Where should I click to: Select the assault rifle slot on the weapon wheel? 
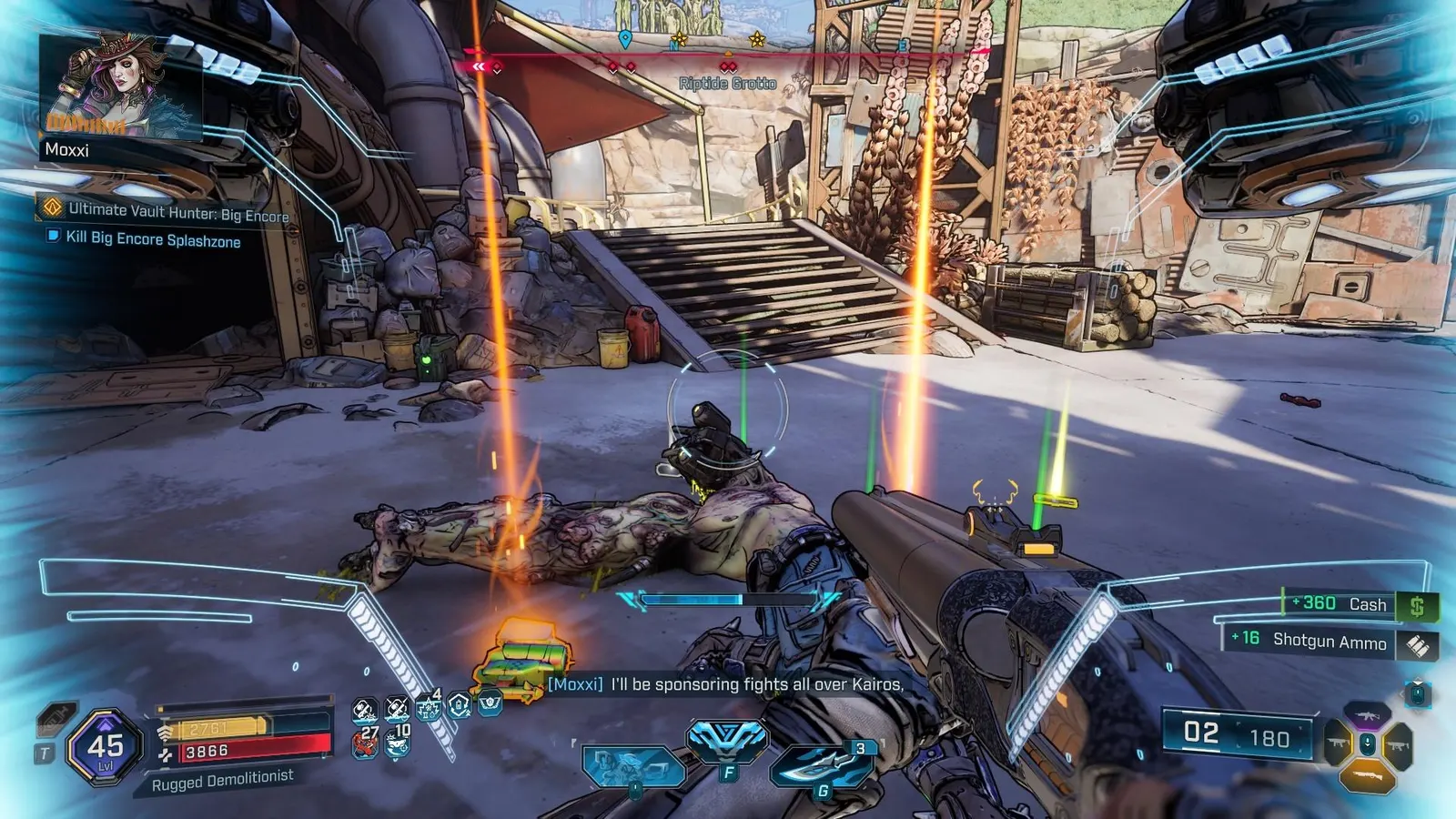tap(1368, 714)
